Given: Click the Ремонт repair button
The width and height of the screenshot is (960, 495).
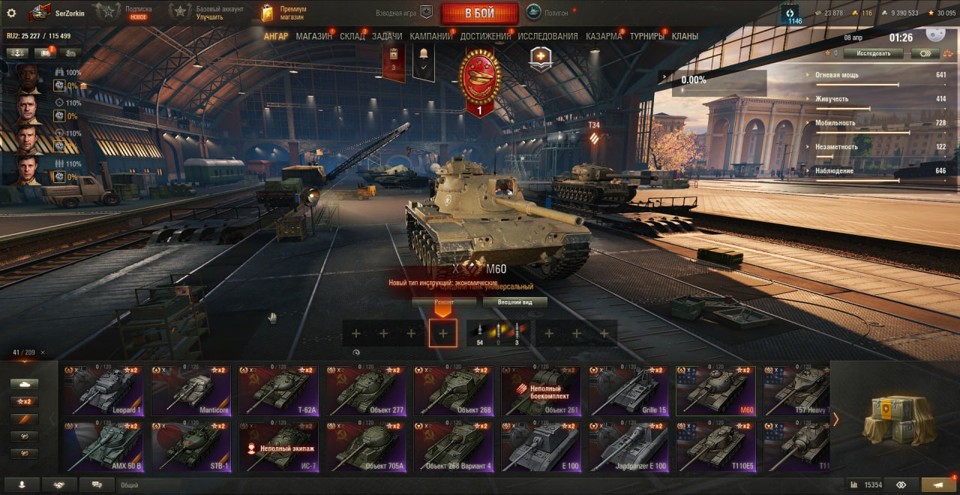Looking at the screenshot, I should [x=444, y=301].
